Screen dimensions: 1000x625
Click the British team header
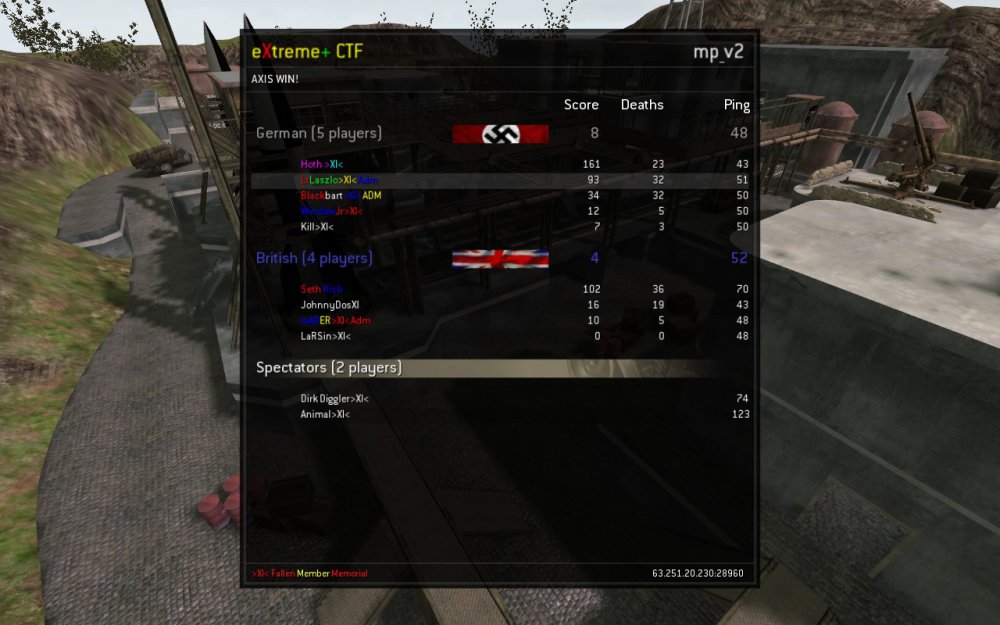315,258
